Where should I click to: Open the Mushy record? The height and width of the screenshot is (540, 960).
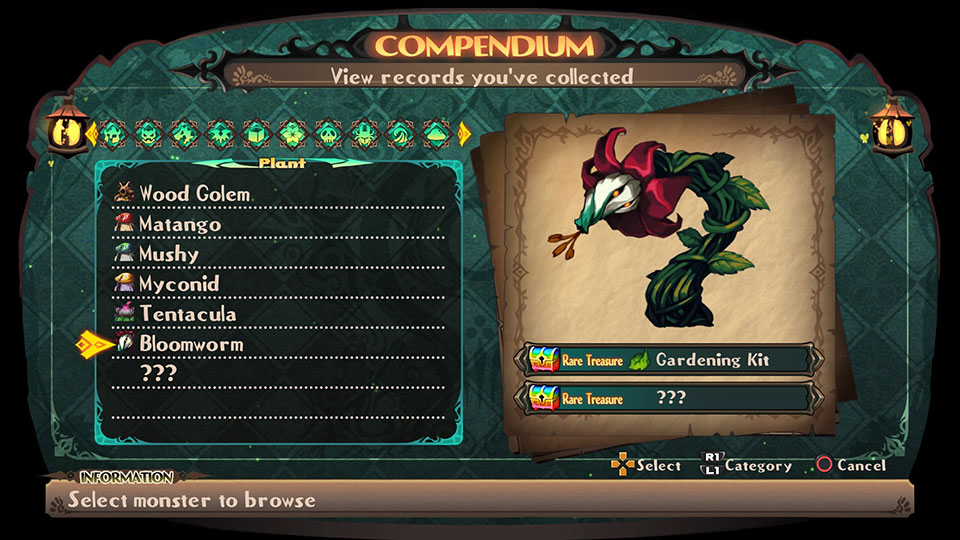(x=169, y=254)
